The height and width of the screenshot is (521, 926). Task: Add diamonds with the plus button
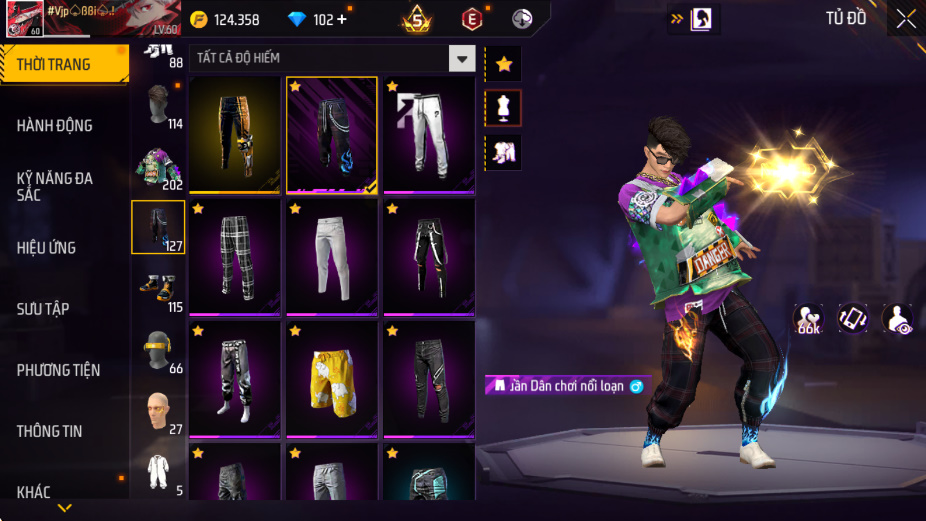343,19
